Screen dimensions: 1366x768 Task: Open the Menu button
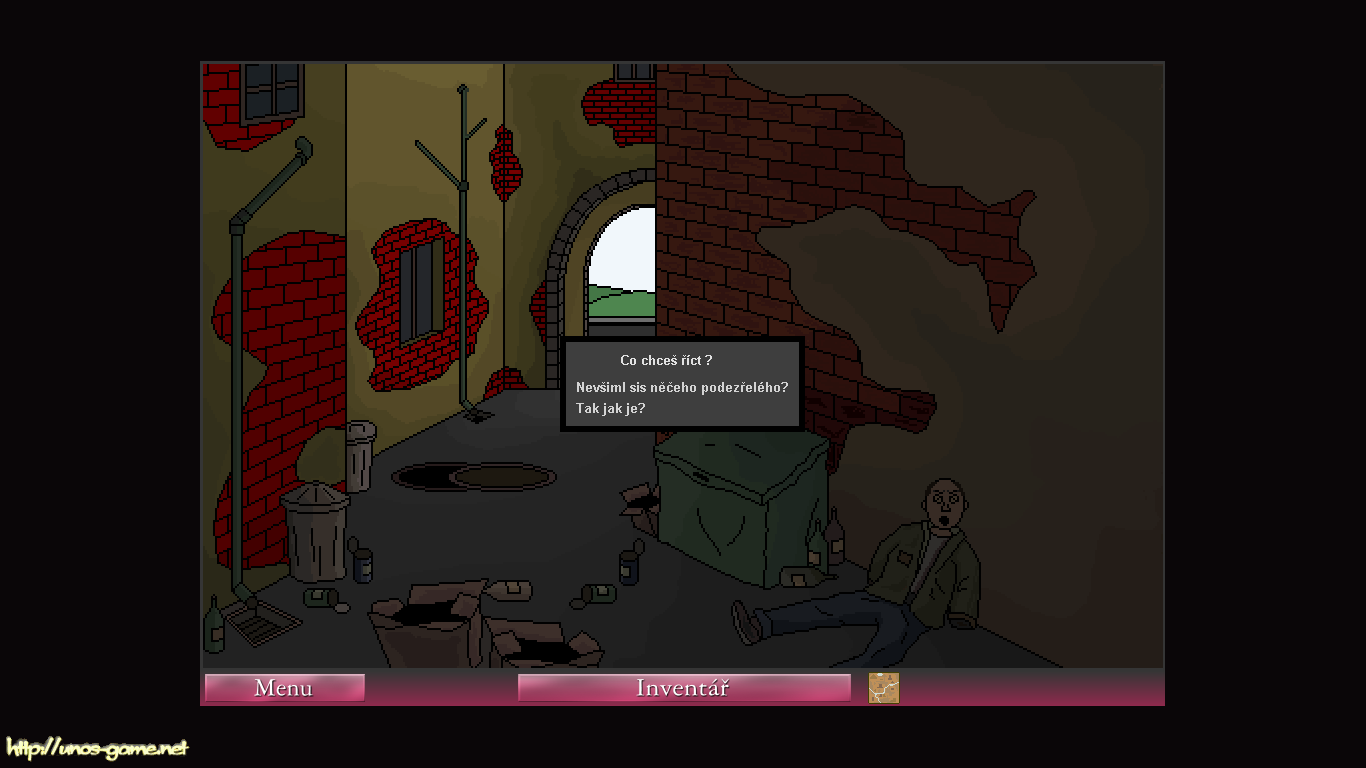pyautogui.click(x=284, y=688)
